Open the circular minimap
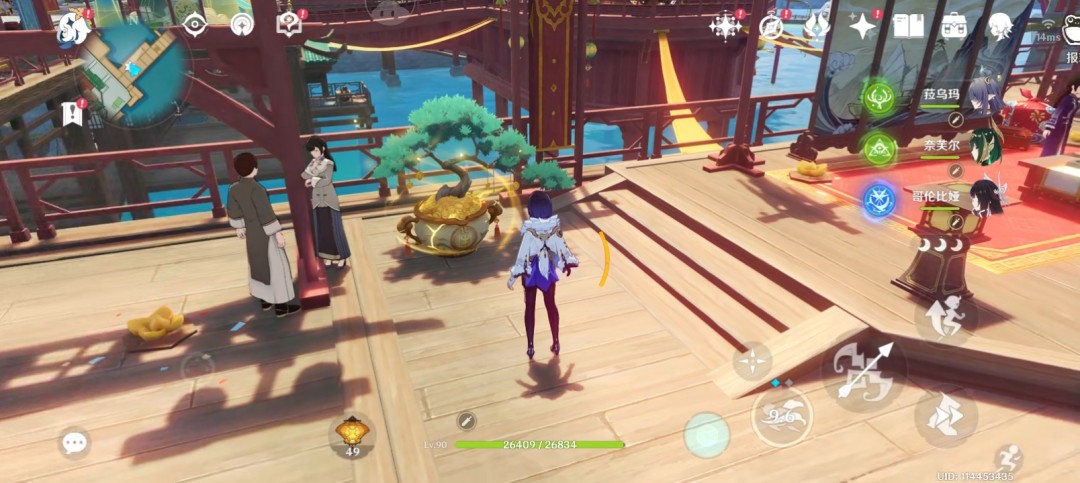Image resolution: width=1080 pixels, height=483 pixels. click(134, 73)
